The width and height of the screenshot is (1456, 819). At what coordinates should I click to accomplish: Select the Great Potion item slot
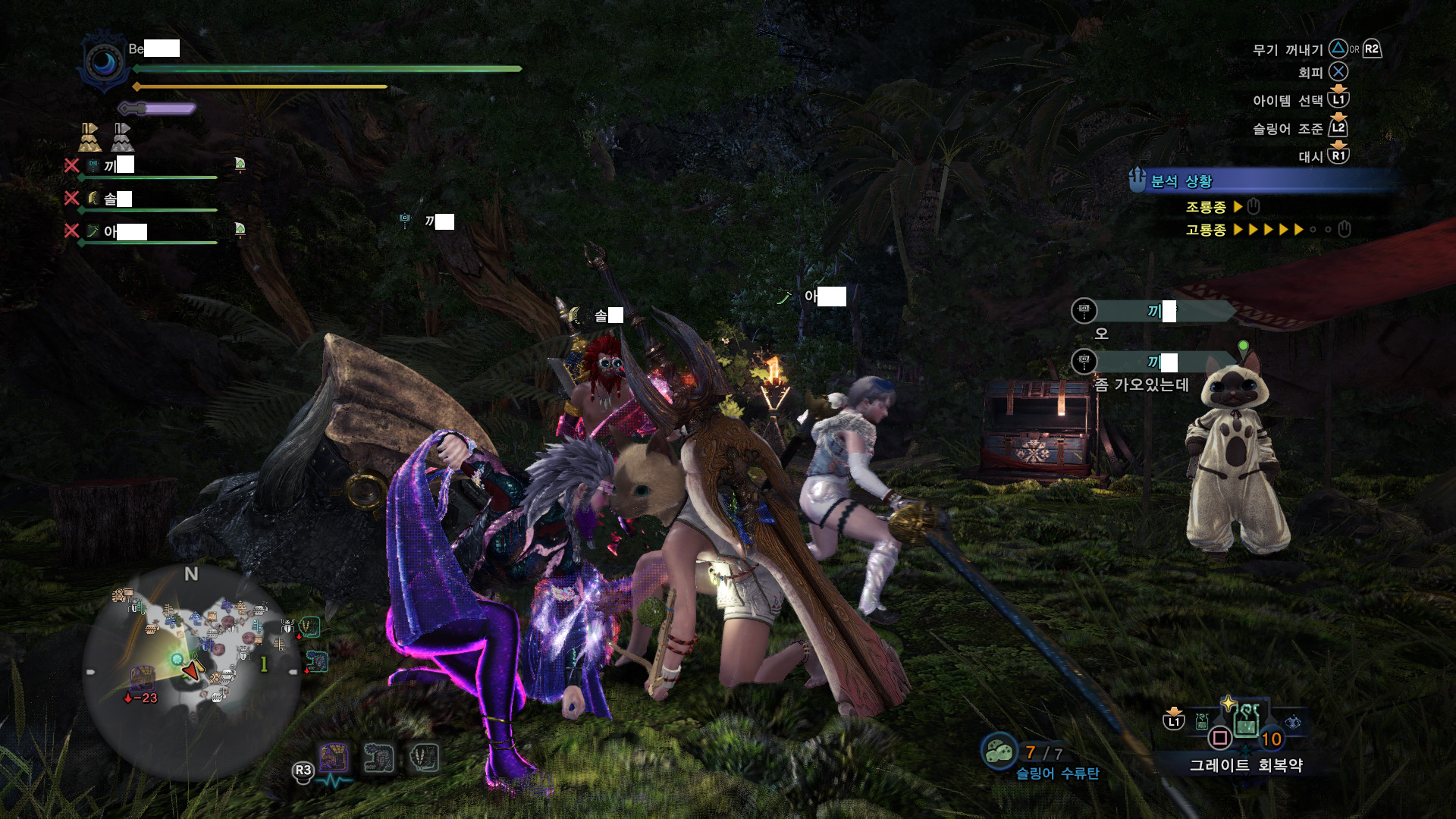pos(1247,721)
